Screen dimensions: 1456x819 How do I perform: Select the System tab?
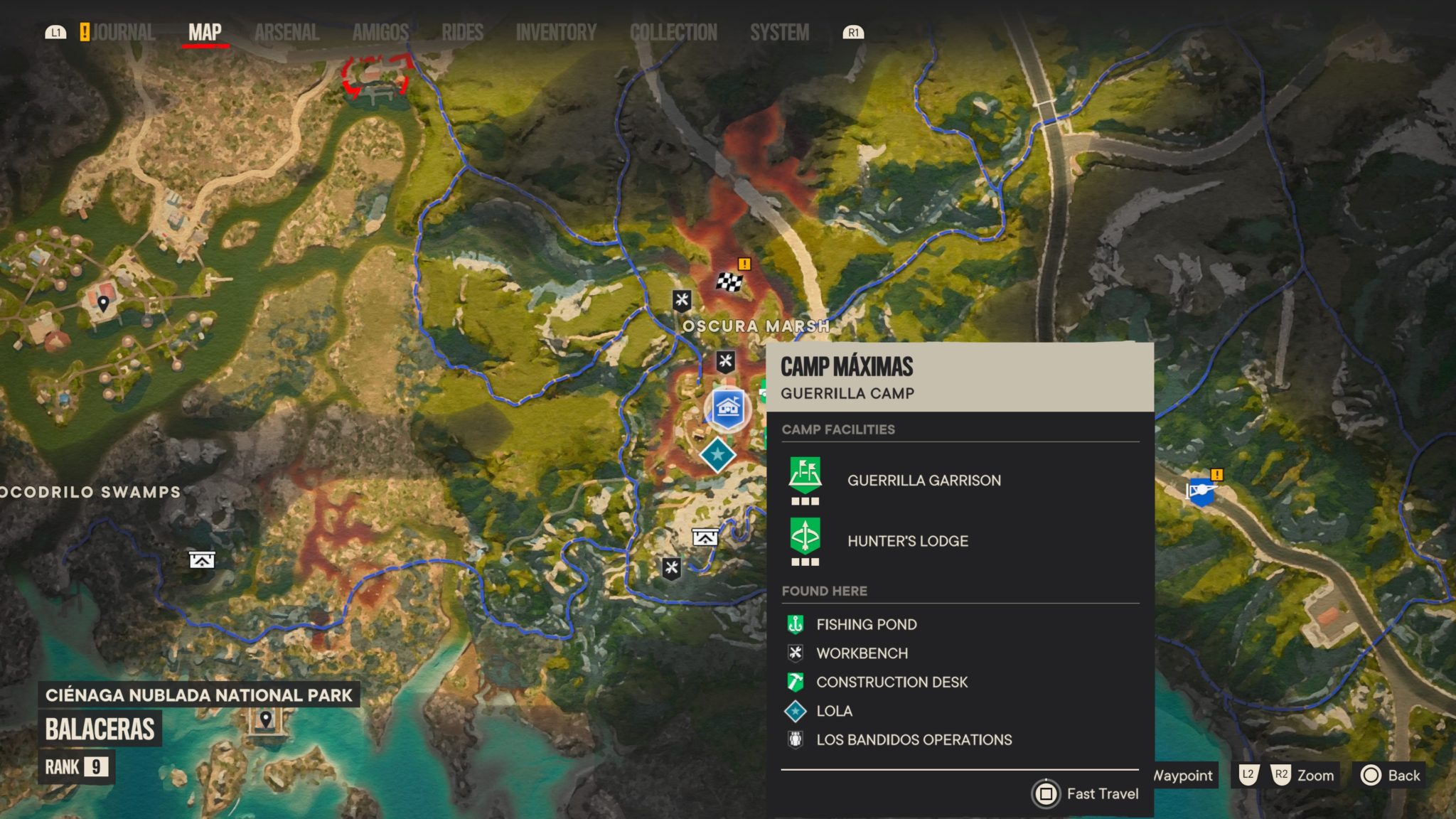pyautogui.click(x=779, y=32)
